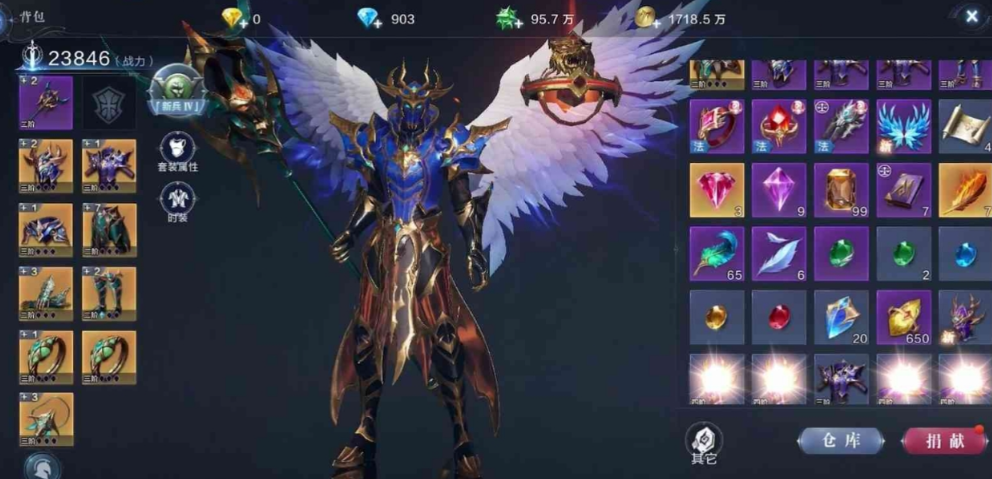Open the 其它 category
Screen dimensions: 992x479
tap(703, 441)
